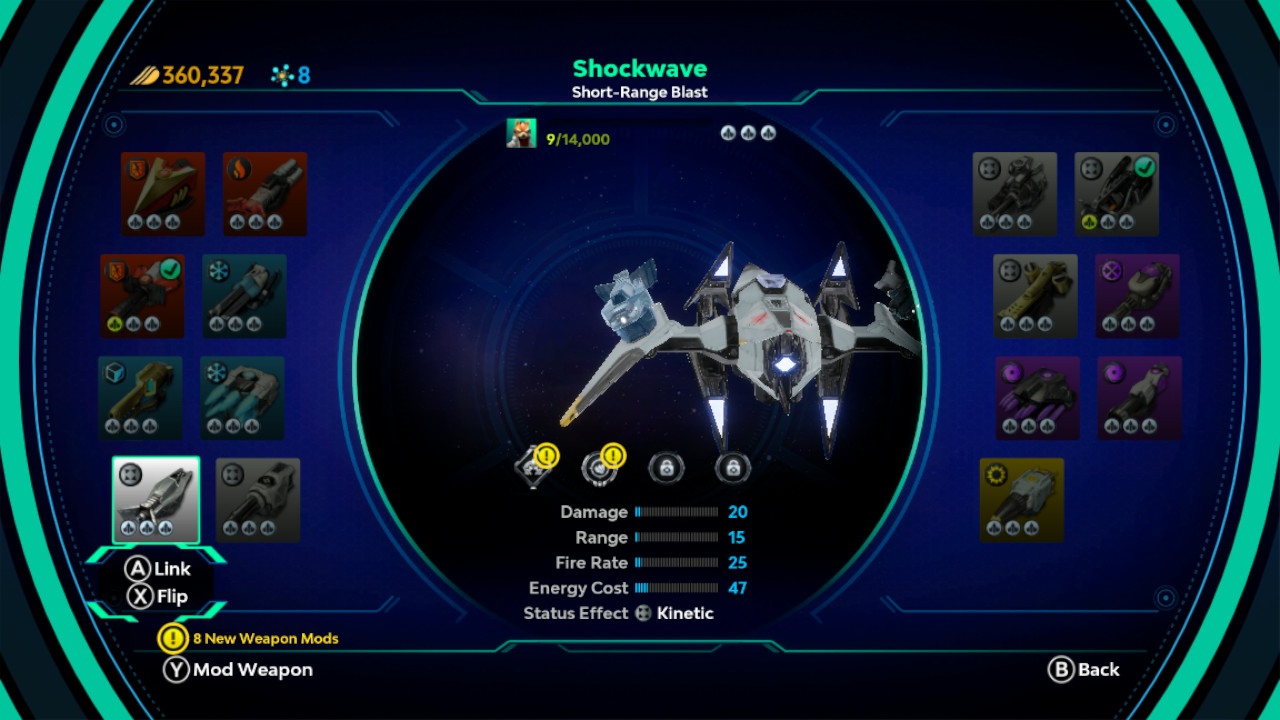Choose the yellow long-barreled gun in grey tile
Screen dimensions: 1280x720
pyautogui.click(x=1035, y=296)
